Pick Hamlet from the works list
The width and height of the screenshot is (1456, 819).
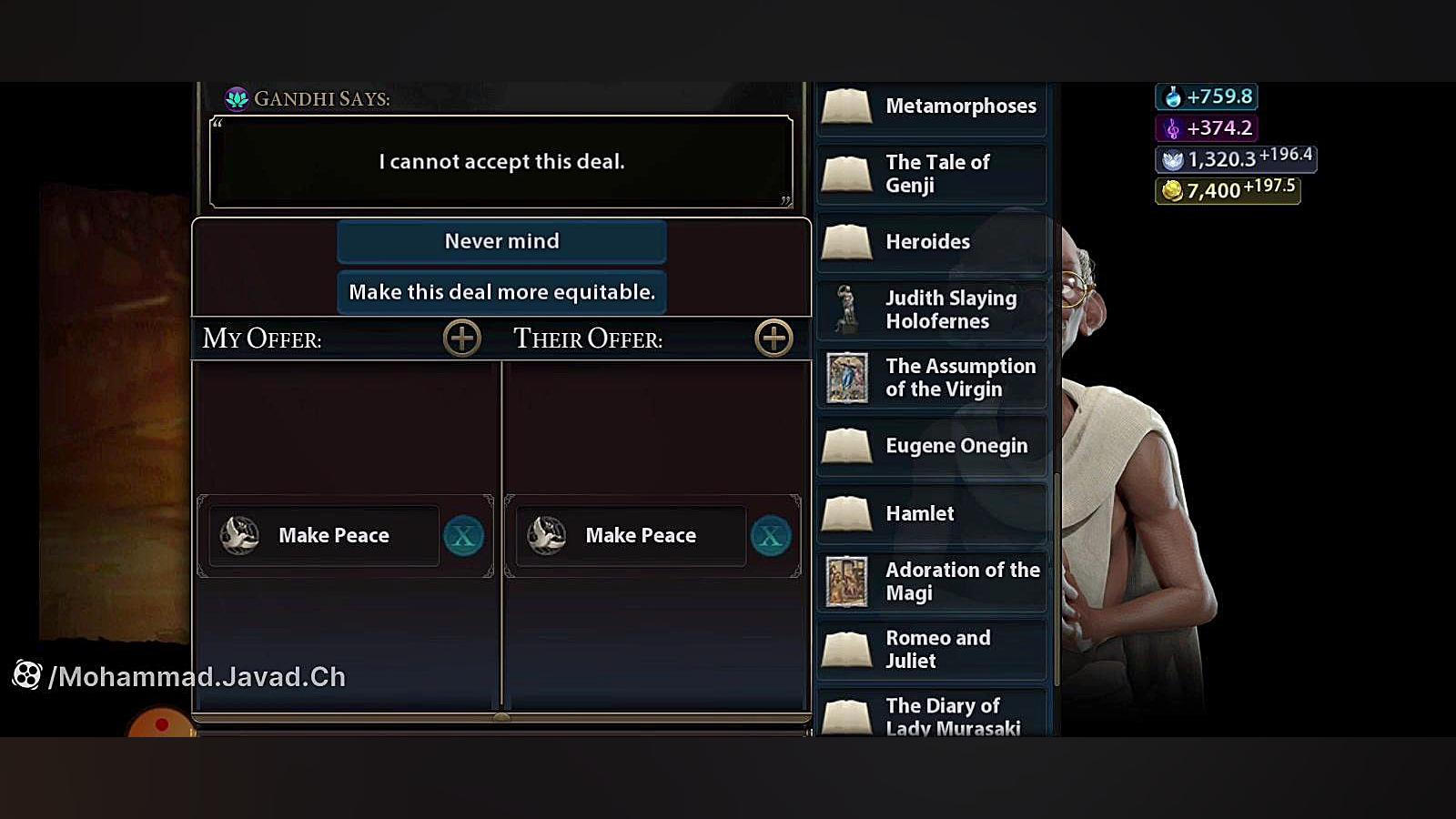point(932,514)
